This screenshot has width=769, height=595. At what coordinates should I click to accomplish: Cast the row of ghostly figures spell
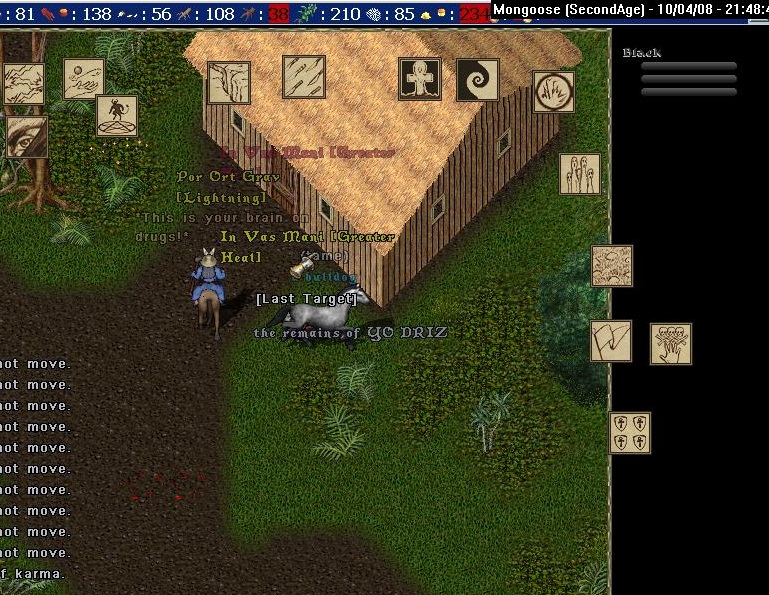click(x=580, y=174)
